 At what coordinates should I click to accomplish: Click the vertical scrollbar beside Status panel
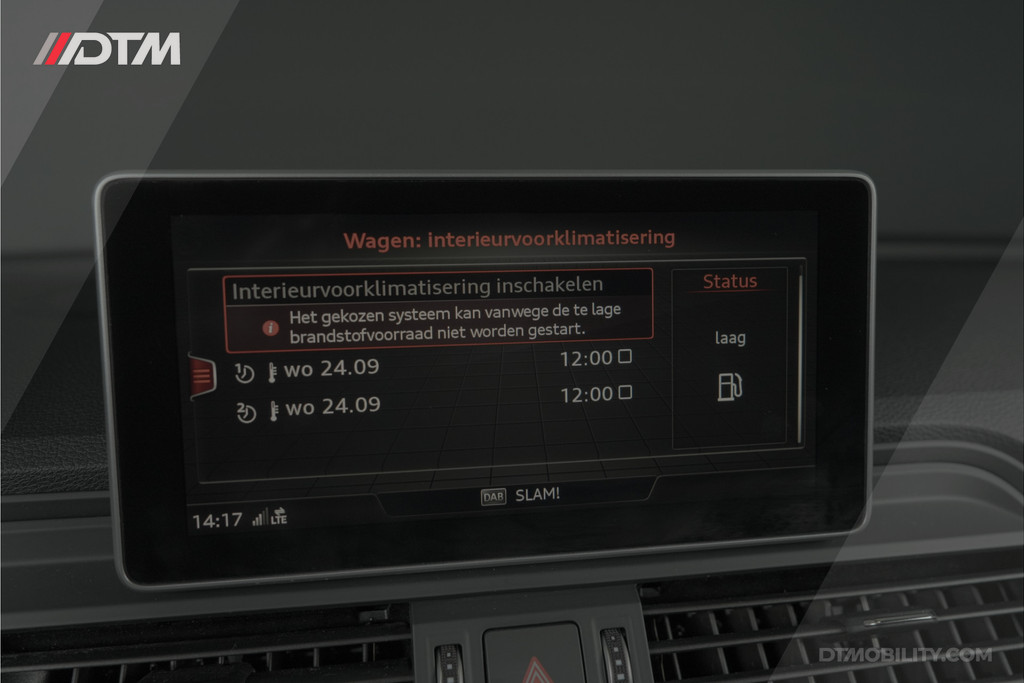coord(800,355)
